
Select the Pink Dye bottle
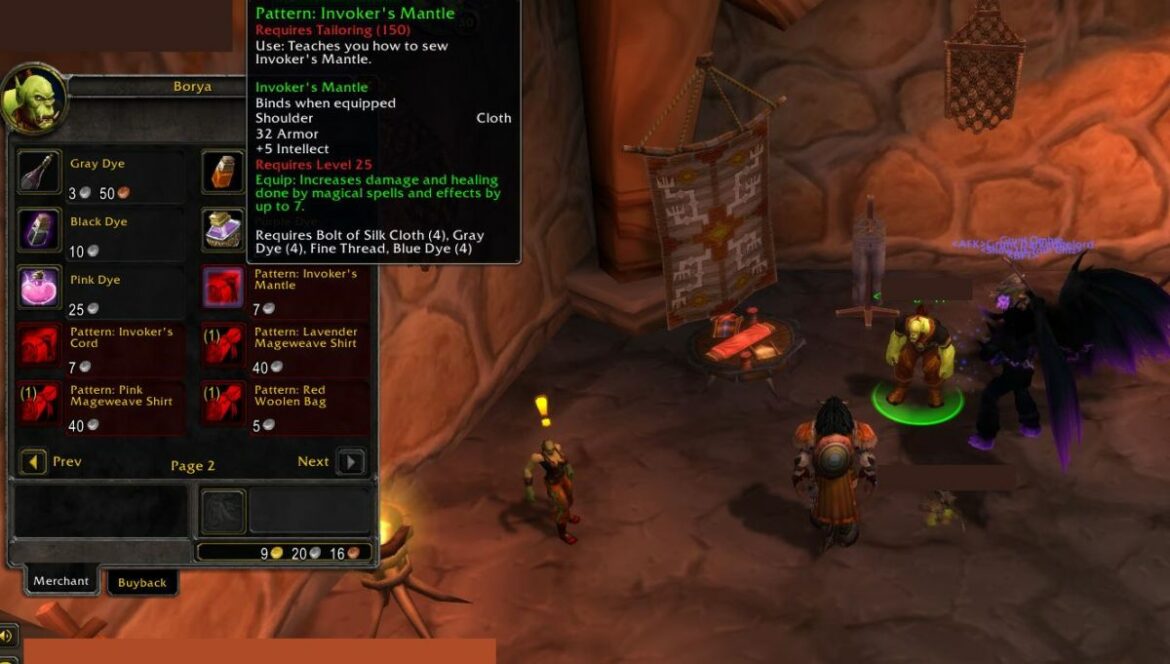(x=38, y=288)
